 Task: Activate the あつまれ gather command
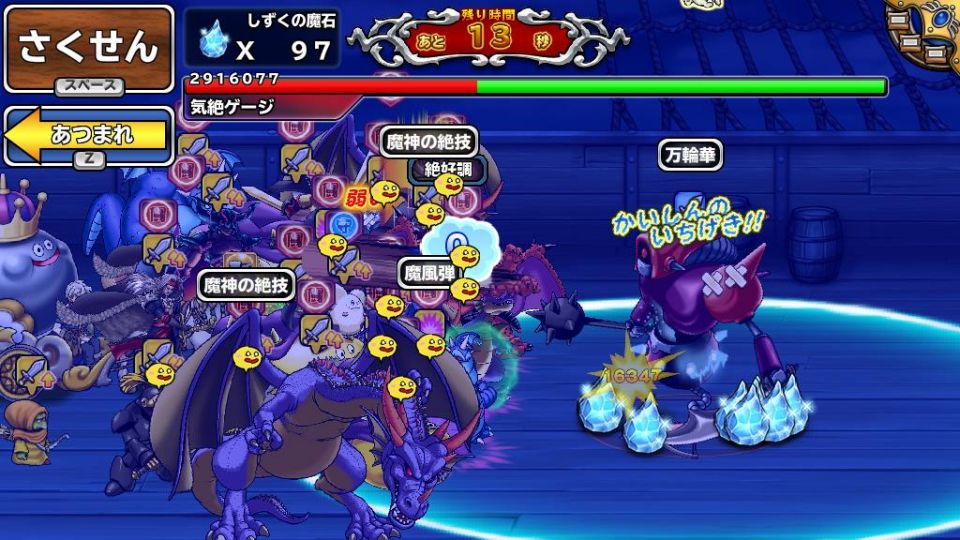(x=88, y=135)
